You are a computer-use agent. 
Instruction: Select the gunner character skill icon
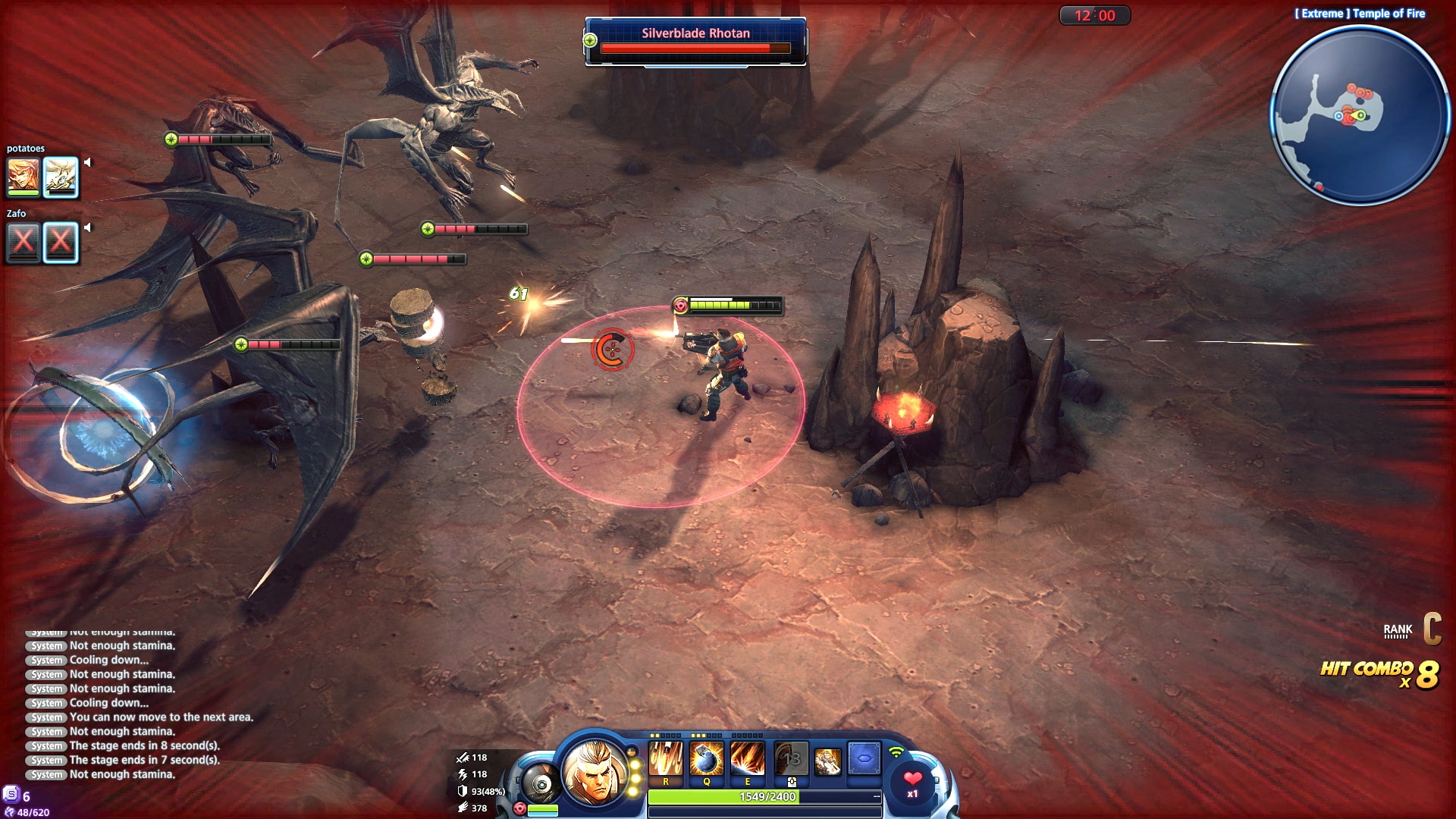pyautogui.click(x=827, y=761)
